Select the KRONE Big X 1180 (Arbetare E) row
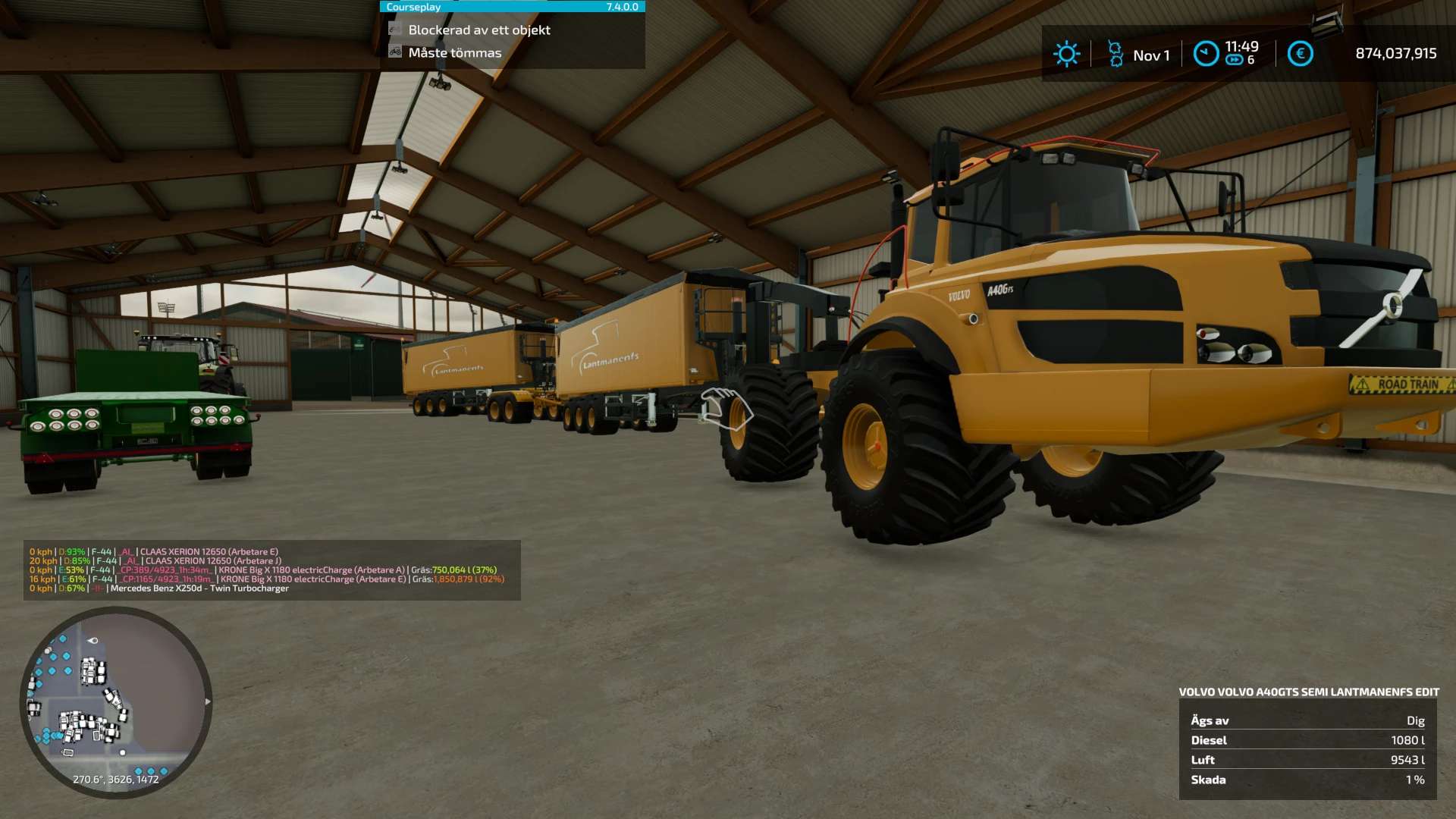 313,579
